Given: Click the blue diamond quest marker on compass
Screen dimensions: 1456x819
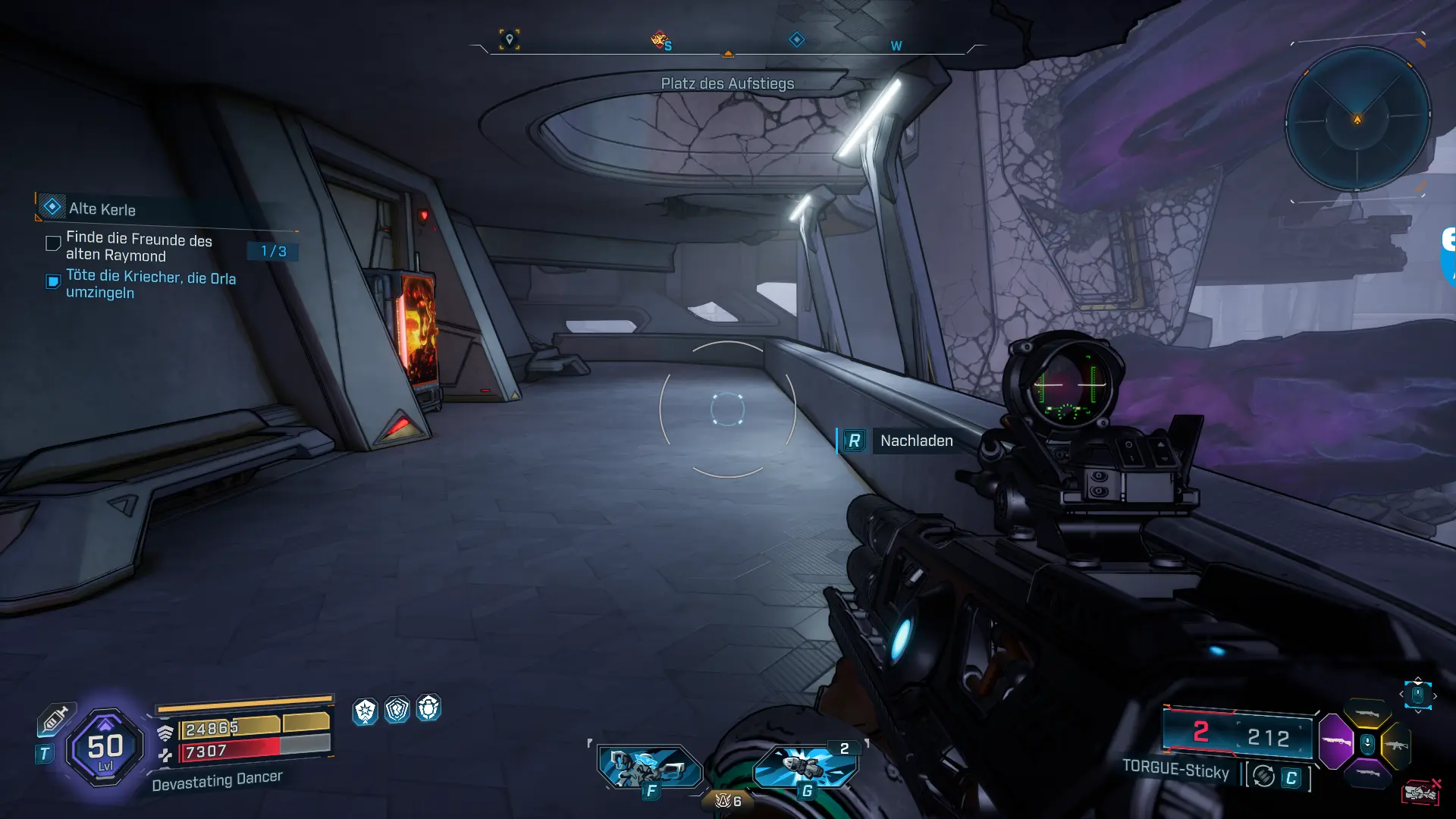Looking at the screenshot, I should [797, 39].
